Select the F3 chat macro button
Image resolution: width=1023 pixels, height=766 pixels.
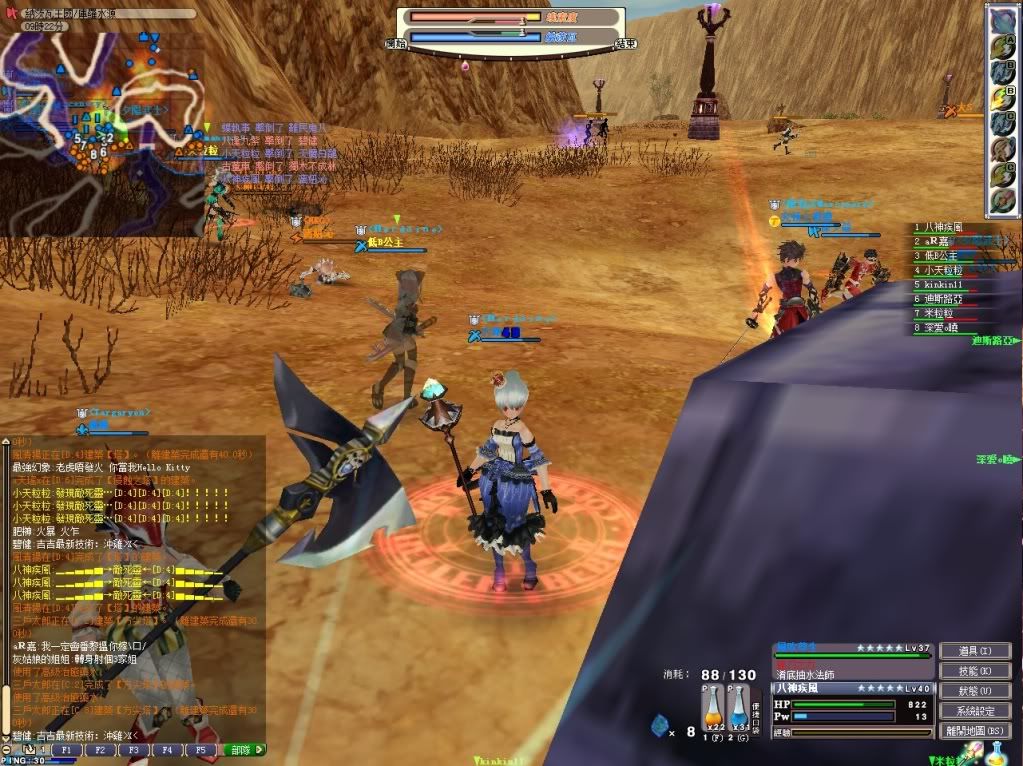point(133,749)
